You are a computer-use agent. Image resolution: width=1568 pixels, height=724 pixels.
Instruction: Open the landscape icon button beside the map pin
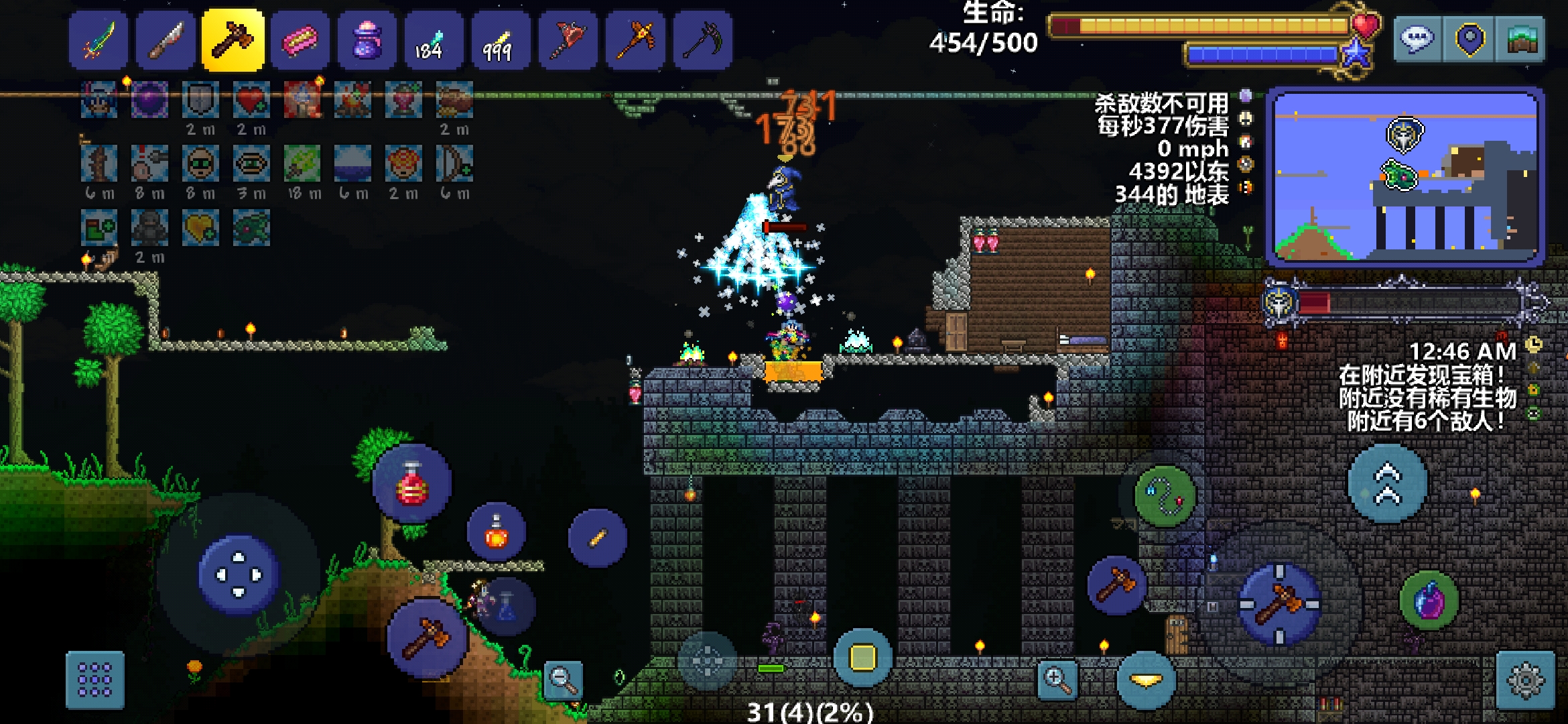pos(1520,40)
